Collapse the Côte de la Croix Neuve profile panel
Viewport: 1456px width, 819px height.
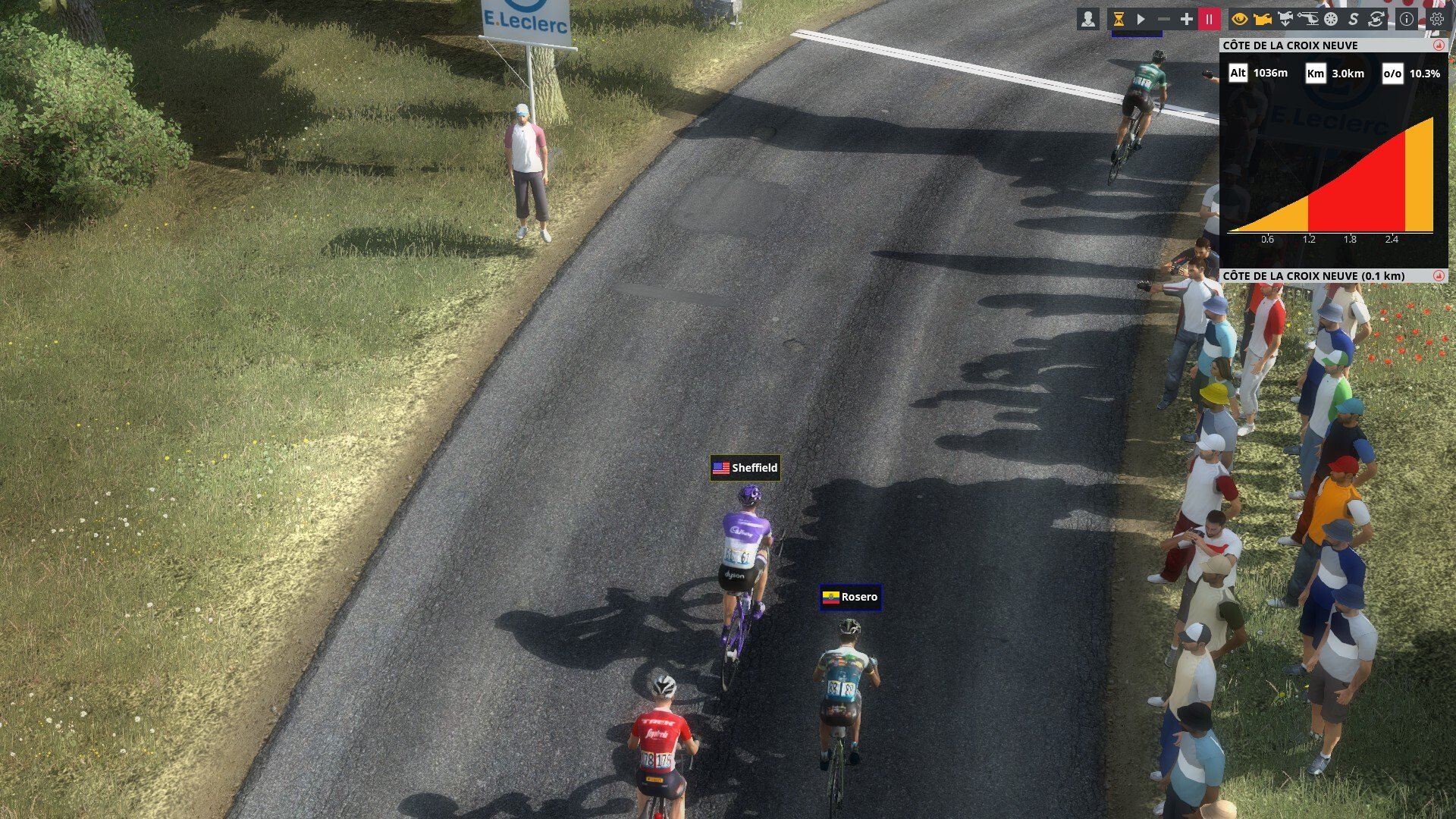1439,45
